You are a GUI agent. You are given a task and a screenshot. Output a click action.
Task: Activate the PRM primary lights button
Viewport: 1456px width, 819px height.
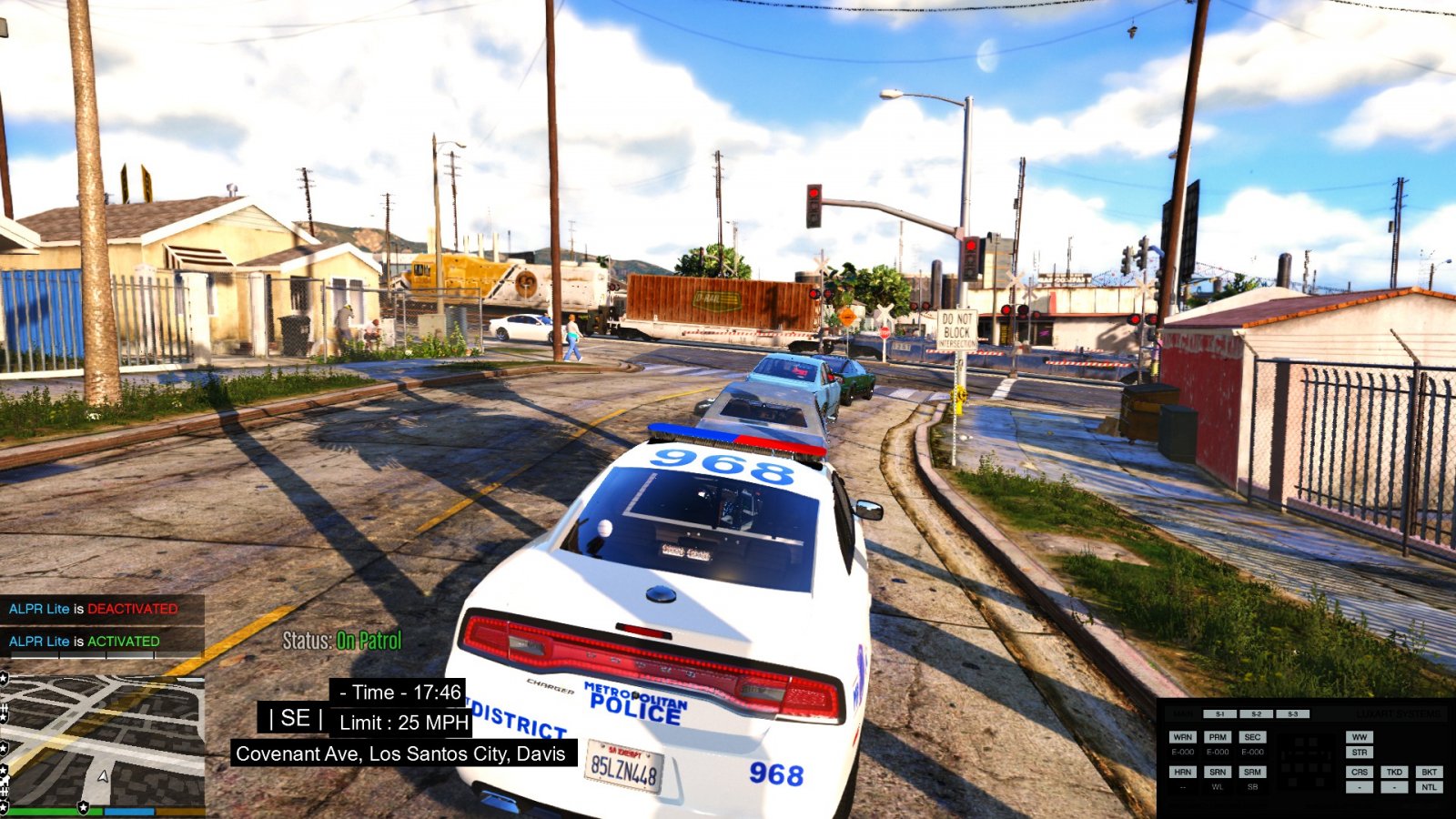[x=1218, y=737]
